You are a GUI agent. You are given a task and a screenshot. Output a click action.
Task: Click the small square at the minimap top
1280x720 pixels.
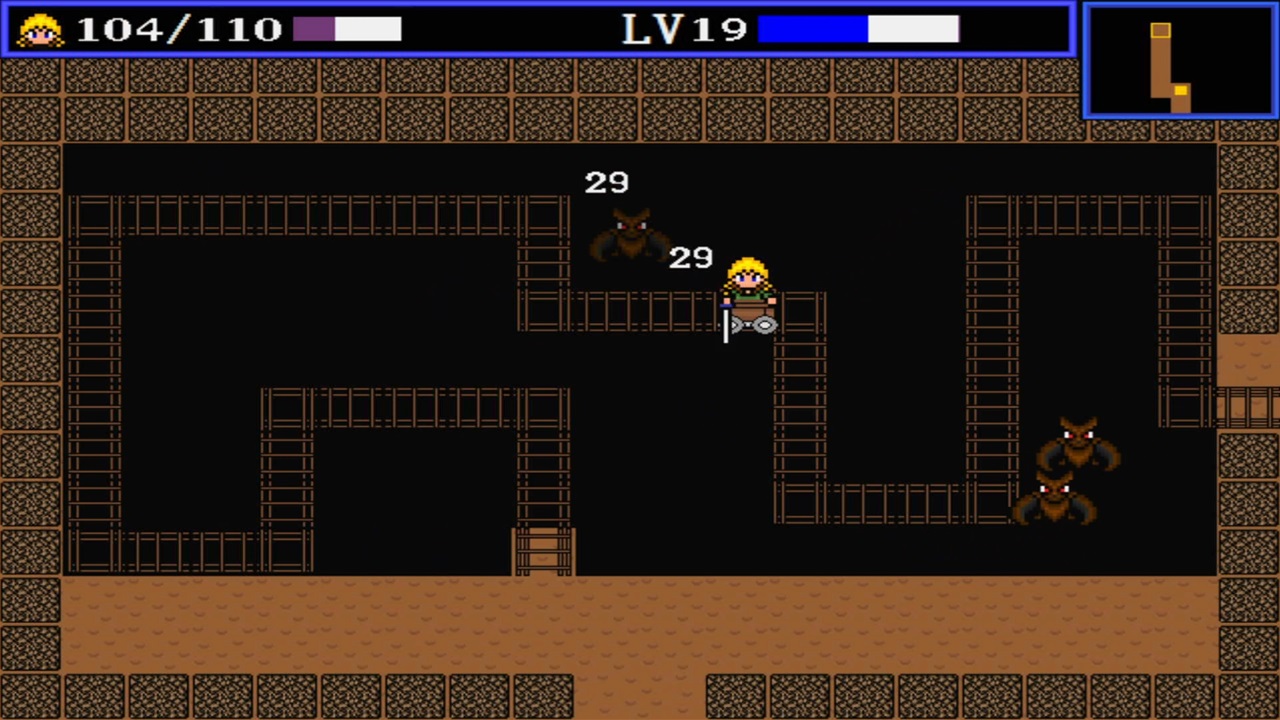click(1160, 31)
